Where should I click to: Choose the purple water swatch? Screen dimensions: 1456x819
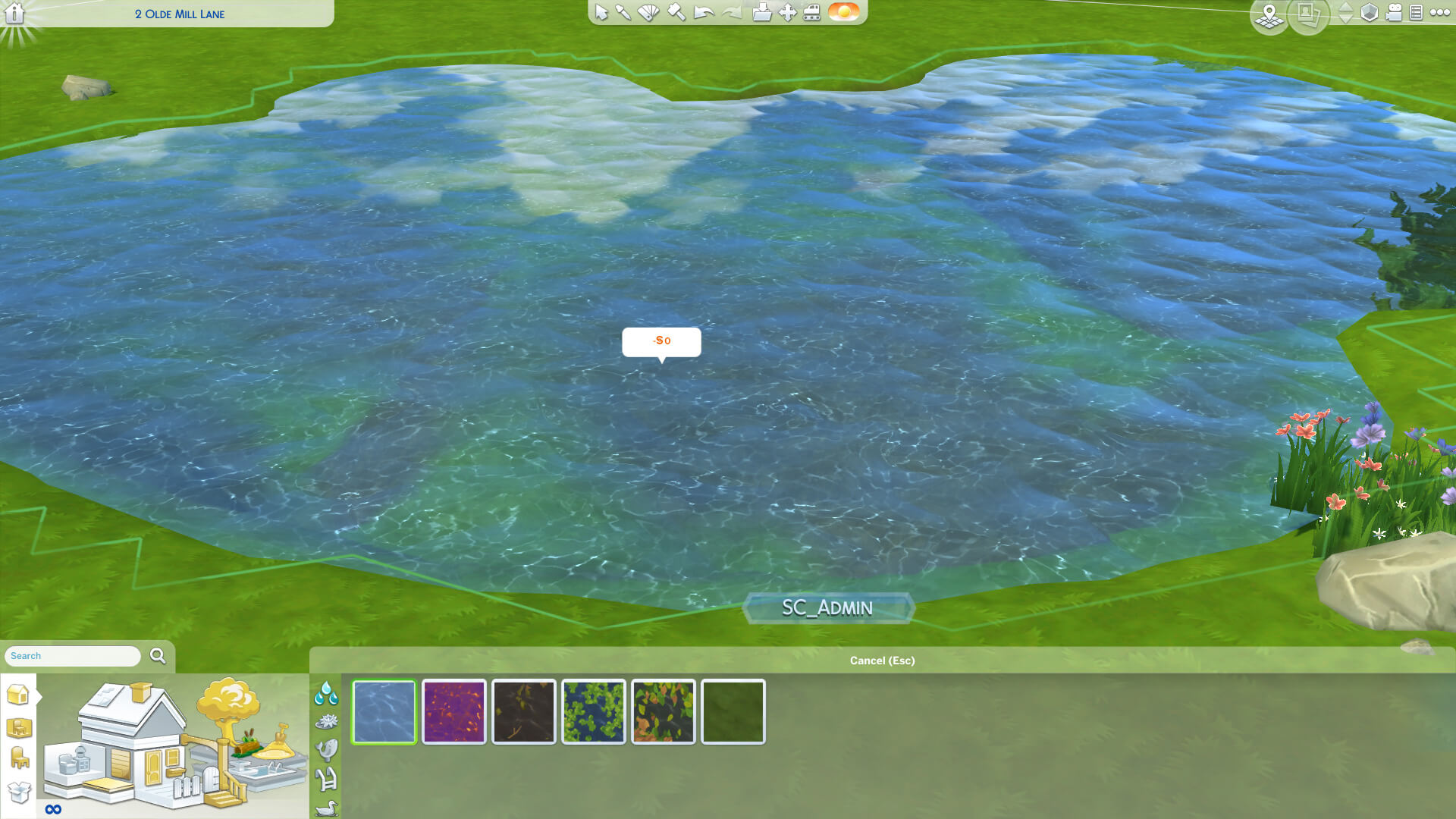454,711
